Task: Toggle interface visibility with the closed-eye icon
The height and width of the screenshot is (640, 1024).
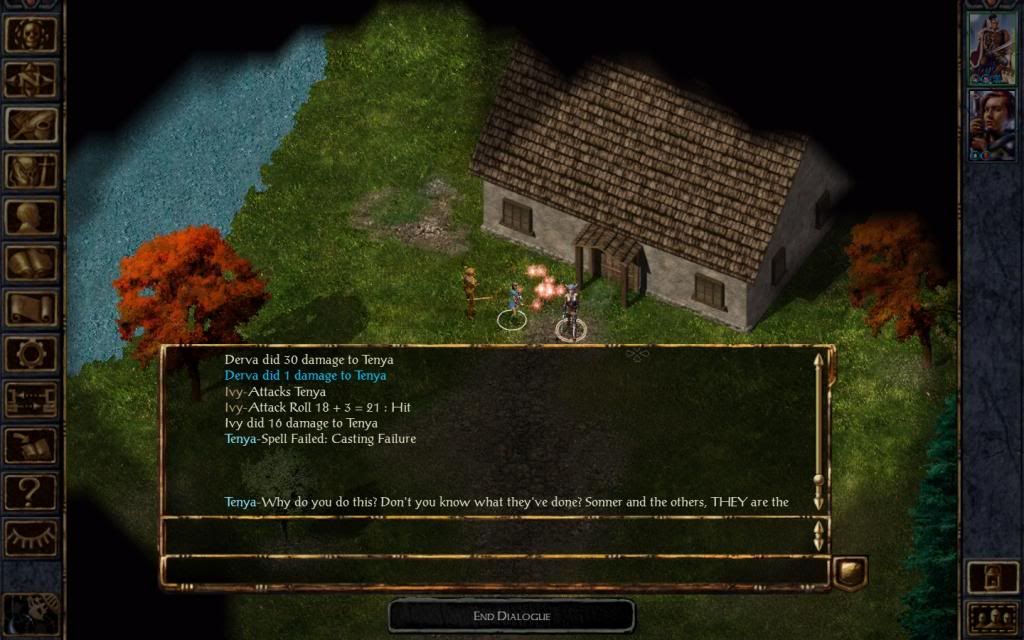Action: [x=31, y=537]
